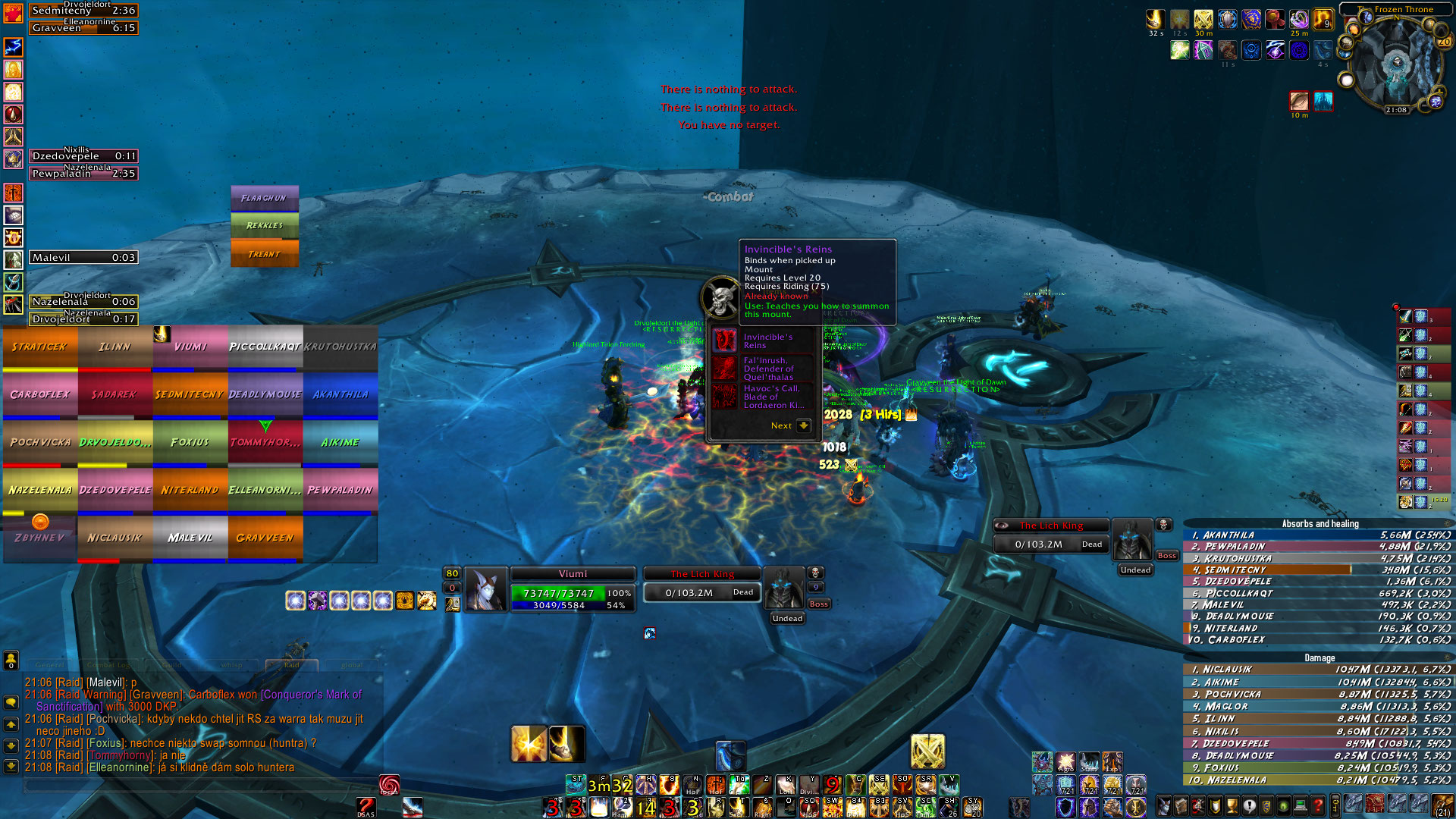Target raid member Carboflex

click(x=39, y=395)
